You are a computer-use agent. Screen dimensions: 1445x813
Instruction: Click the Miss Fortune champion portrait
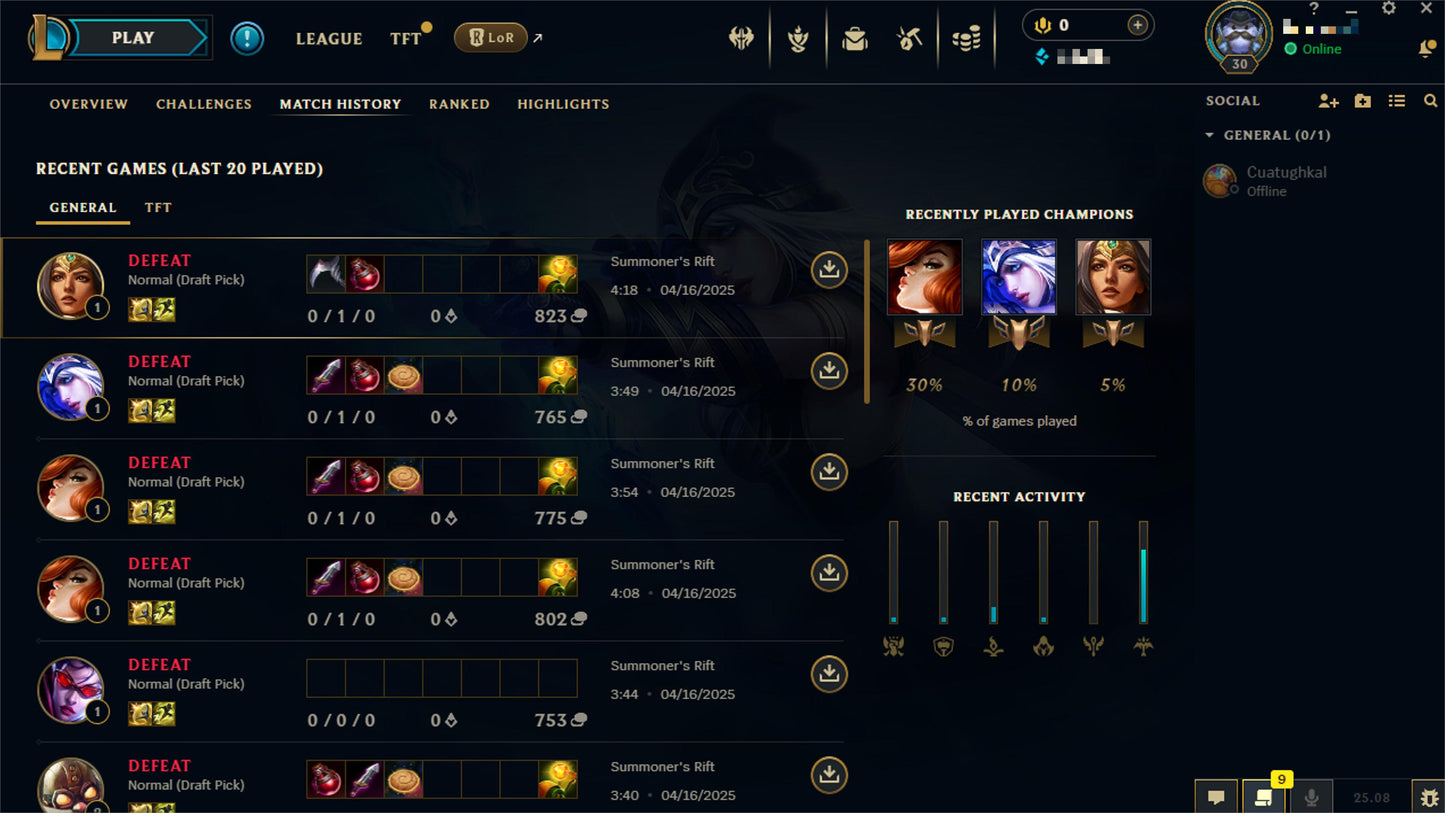924,276
